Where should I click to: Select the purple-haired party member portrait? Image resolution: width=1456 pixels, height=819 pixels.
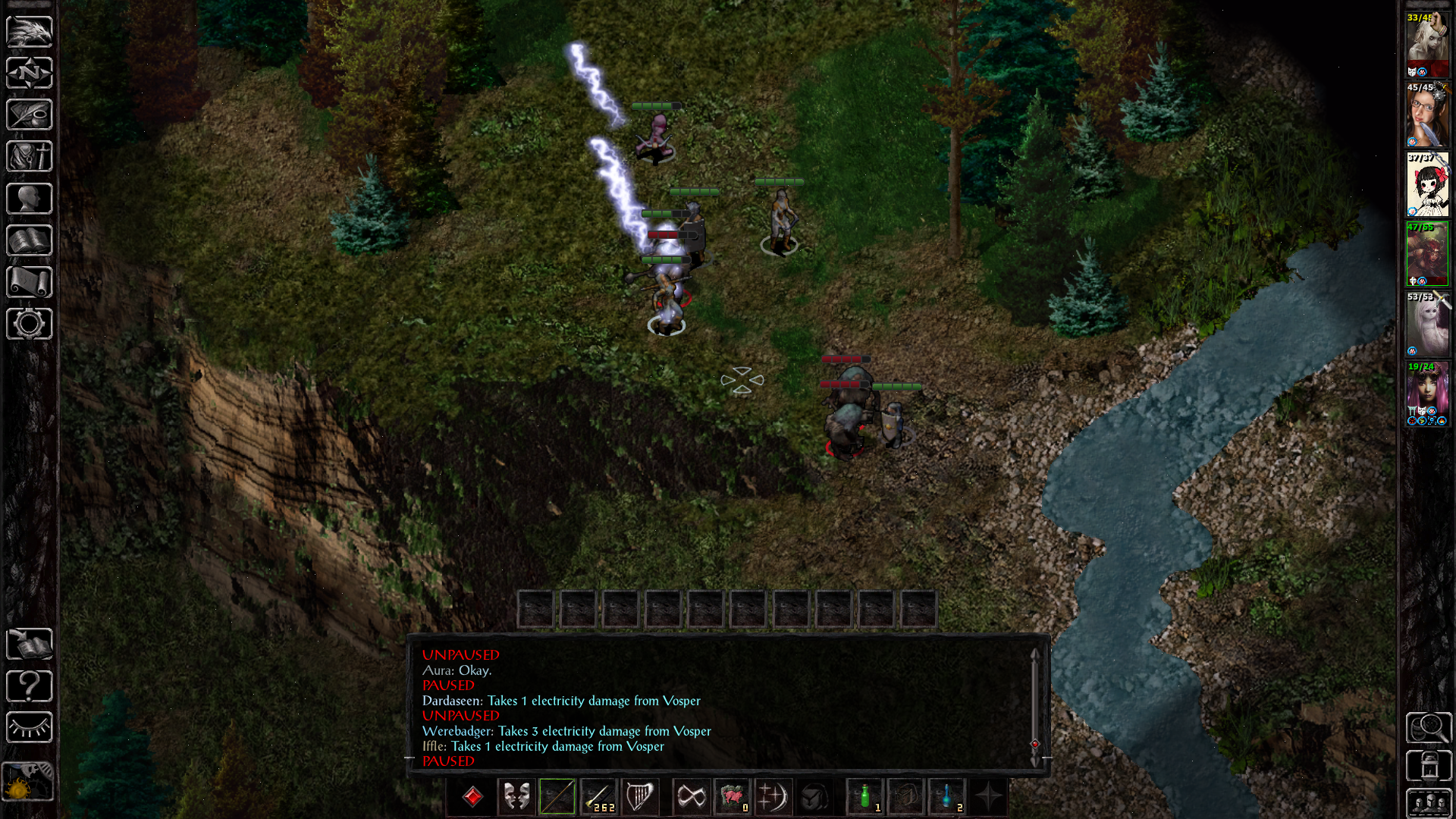pos(1427,394)
